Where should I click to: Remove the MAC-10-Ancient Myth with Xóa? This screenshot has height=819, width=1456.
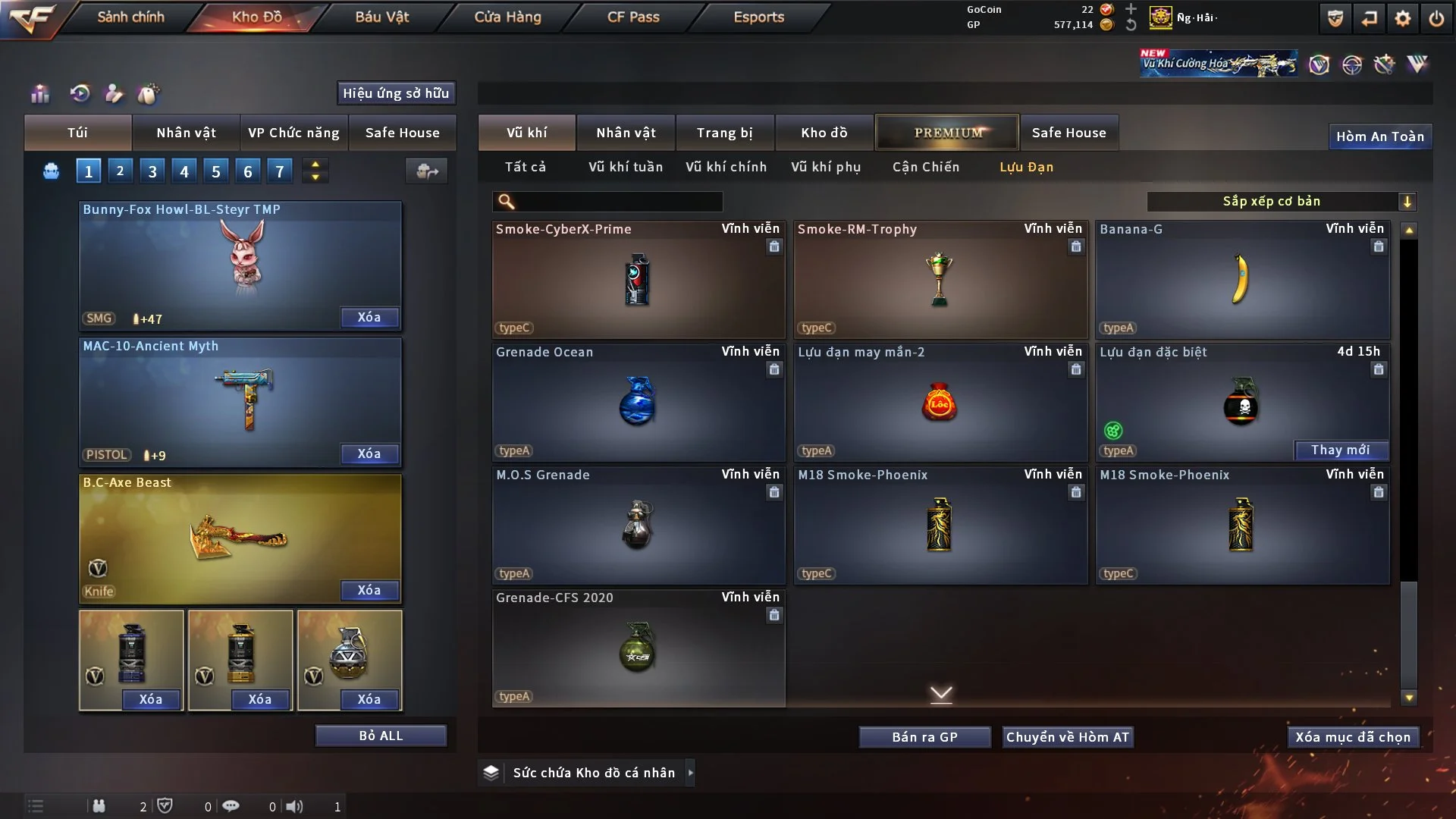[369, 453]
